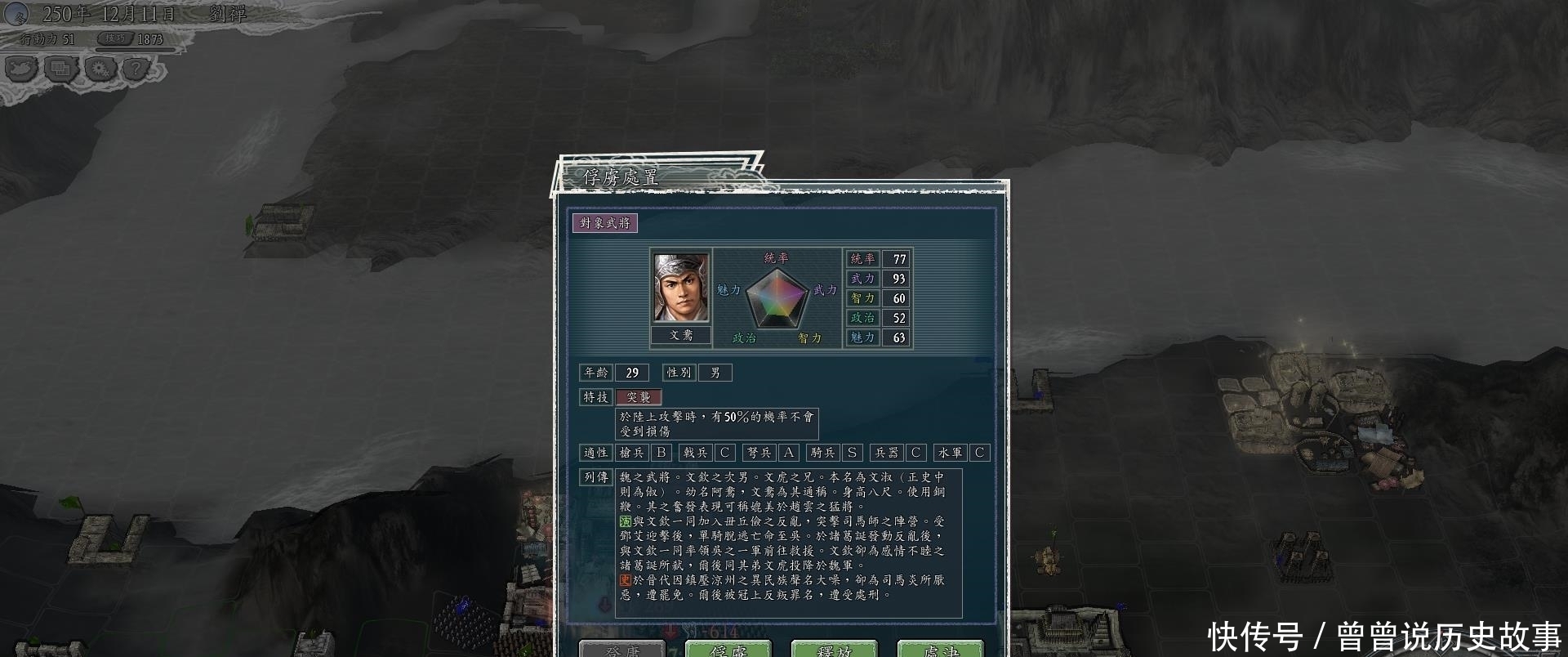Screen dimensions: 1568x657
Task: Select the 突襲 special skill tag
Action: pyautogui.click(x=639, y=397)
